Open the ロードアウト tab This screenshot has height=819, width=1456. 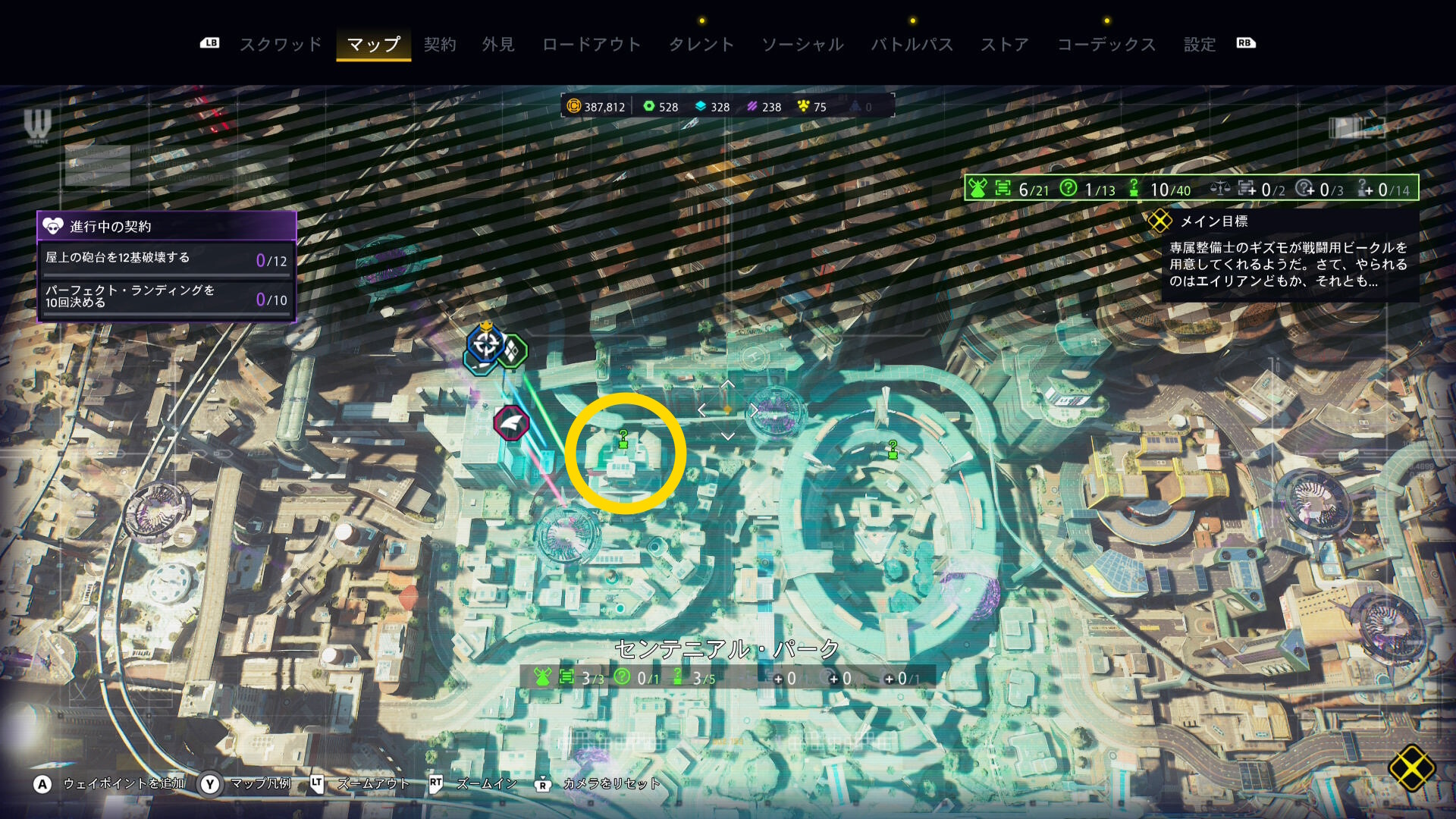(x=591, y=45)
